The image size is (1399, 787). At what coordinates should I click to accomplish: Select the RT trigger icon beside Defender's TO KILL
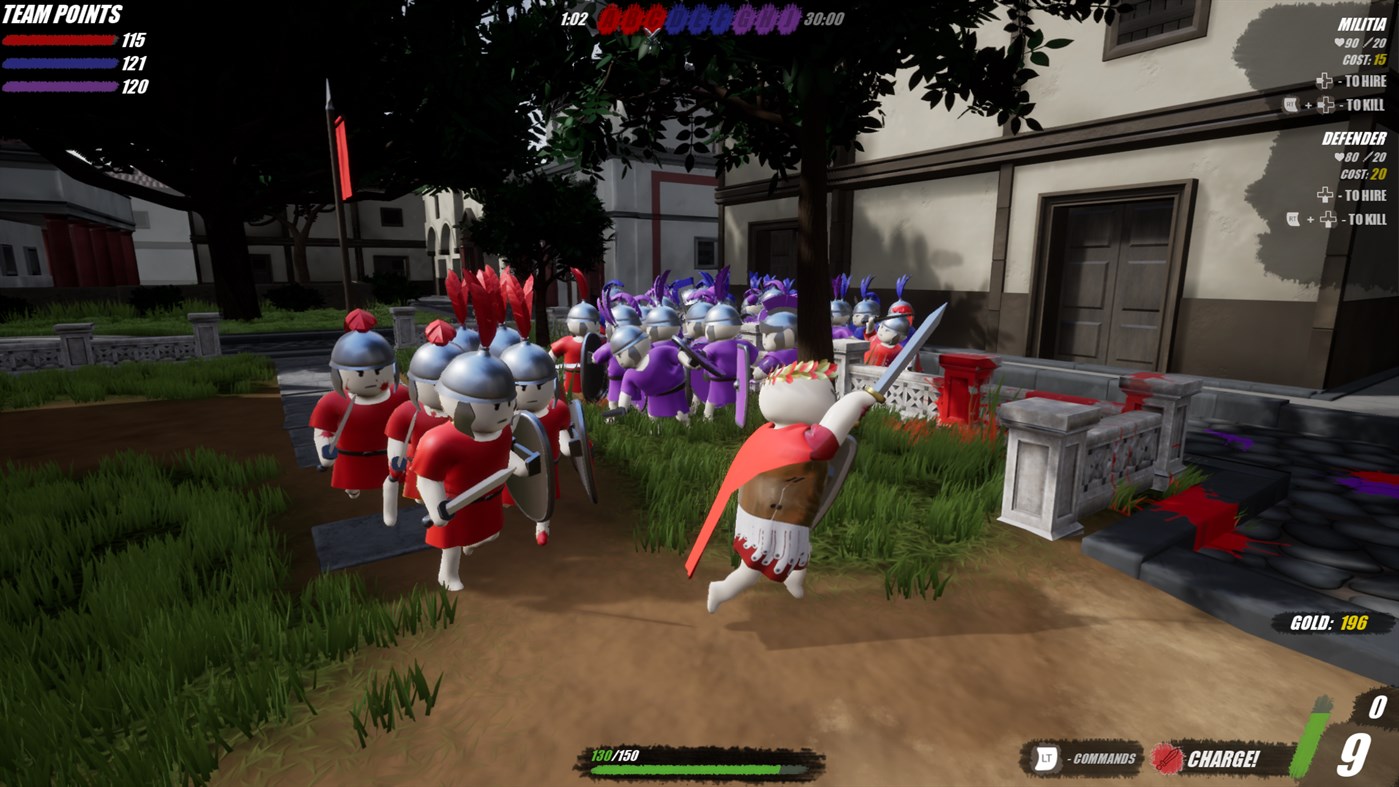(1292, 218)
